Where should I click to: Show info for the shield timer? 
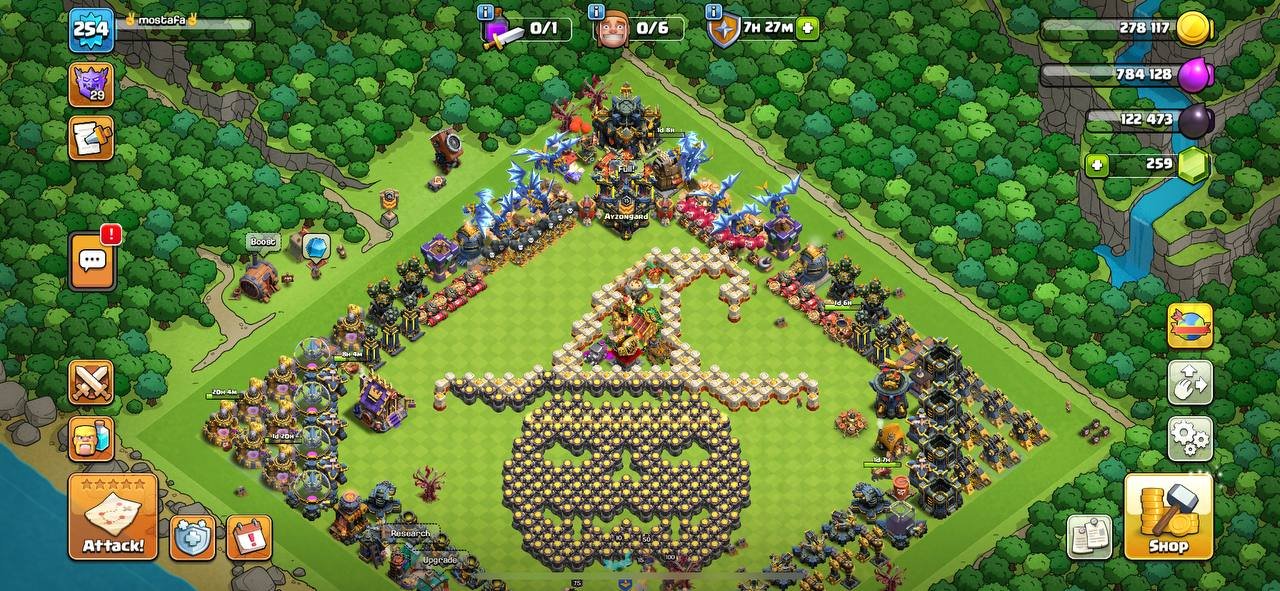714,12
